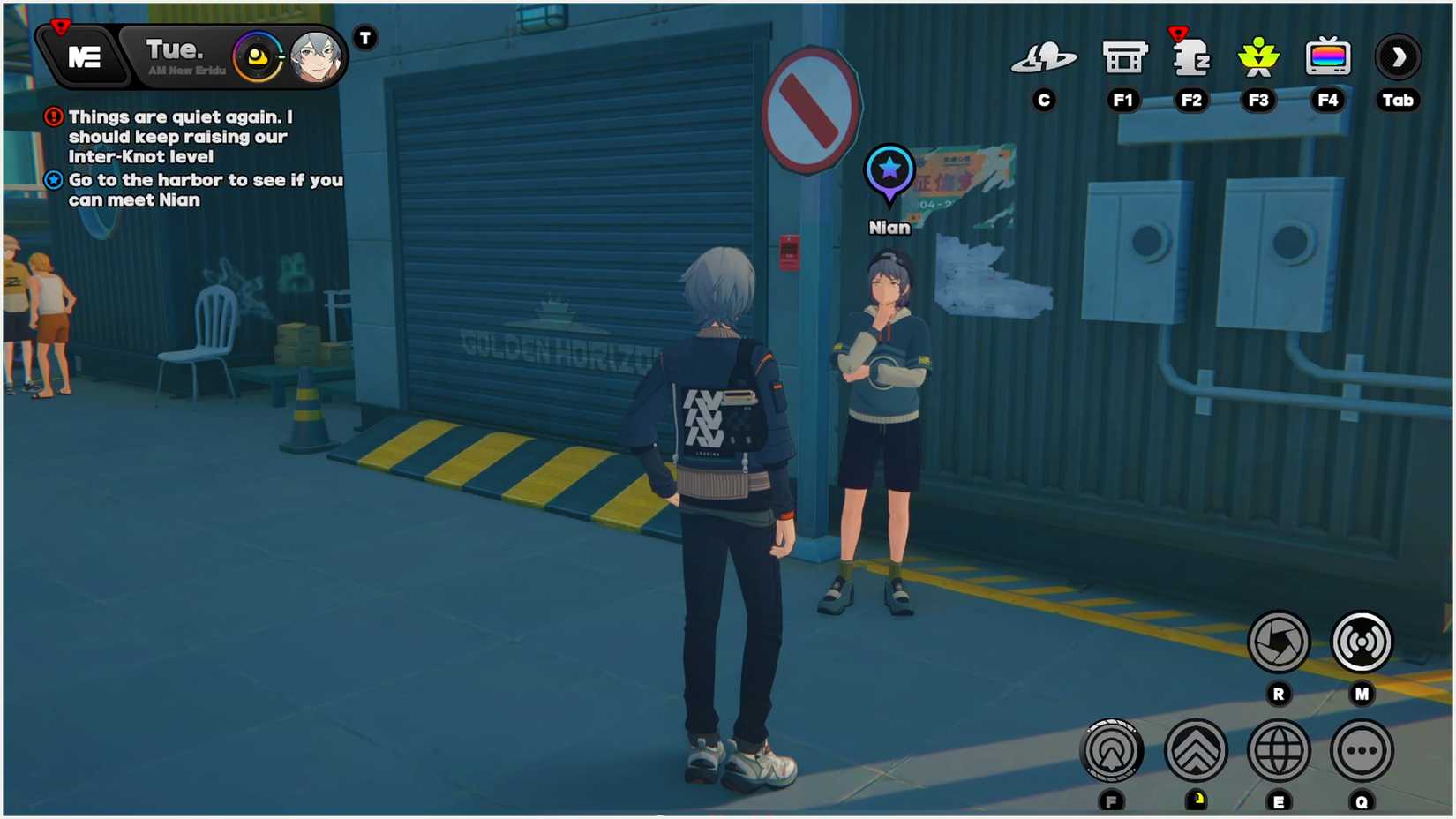Open the map using the signal icon
Screen dimensions: 1456x819
click(1362, 642)
